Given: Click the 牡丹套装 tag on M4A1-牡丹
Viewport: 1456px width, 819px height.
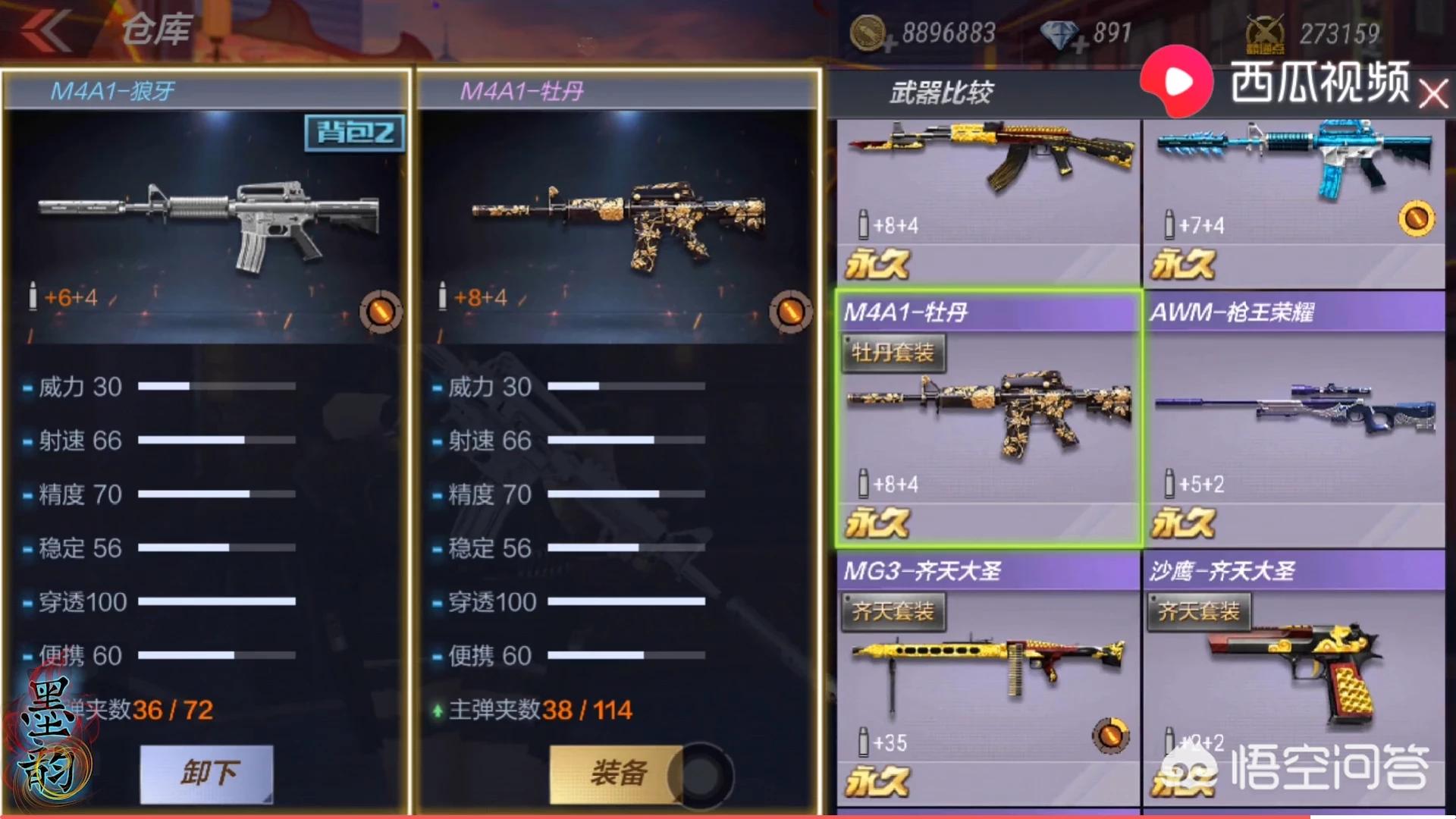Looking at the screenshot, I should 893,352.
